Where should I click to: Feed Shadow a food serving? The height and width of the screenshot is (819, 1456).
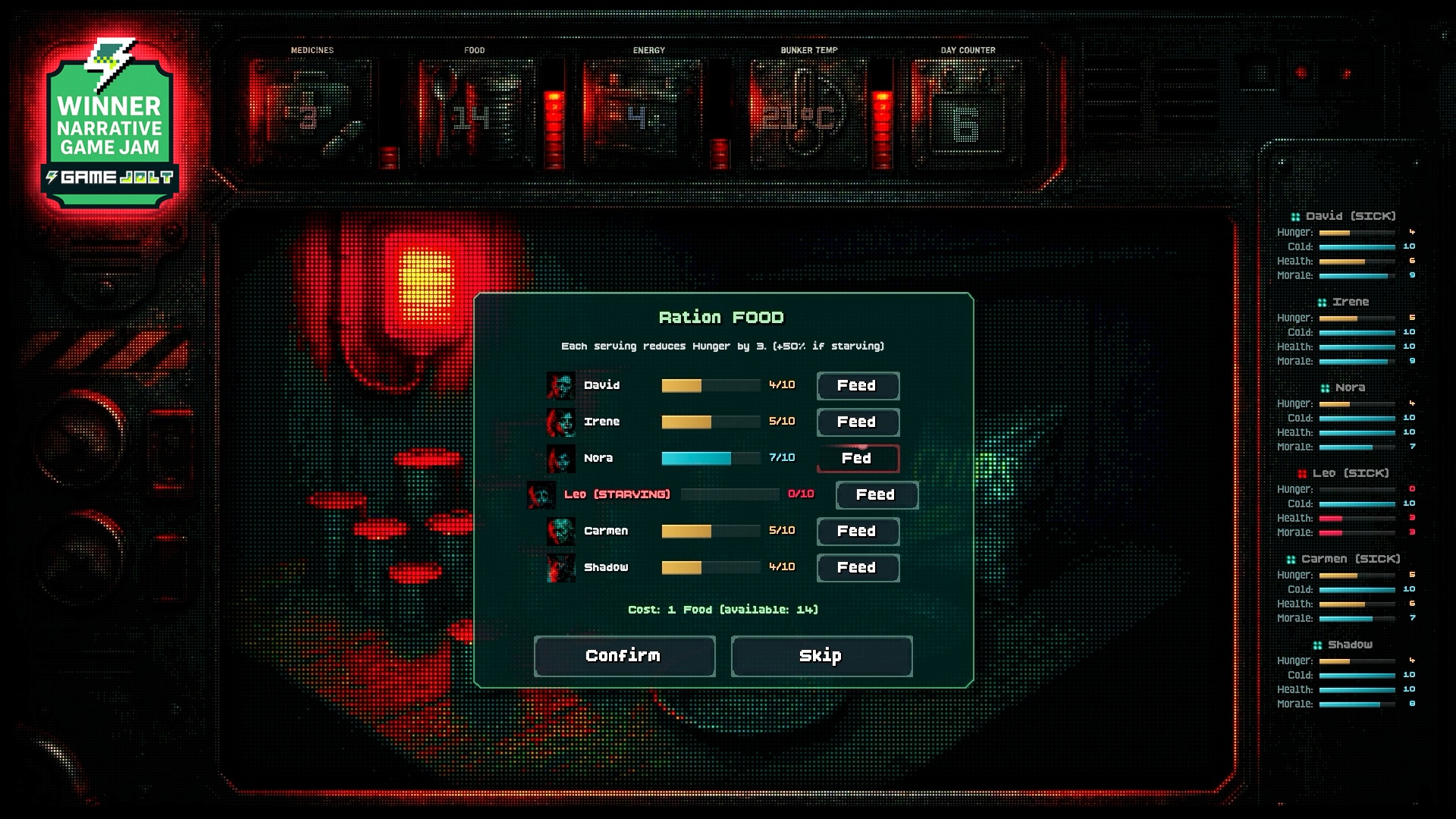(858, 568)
